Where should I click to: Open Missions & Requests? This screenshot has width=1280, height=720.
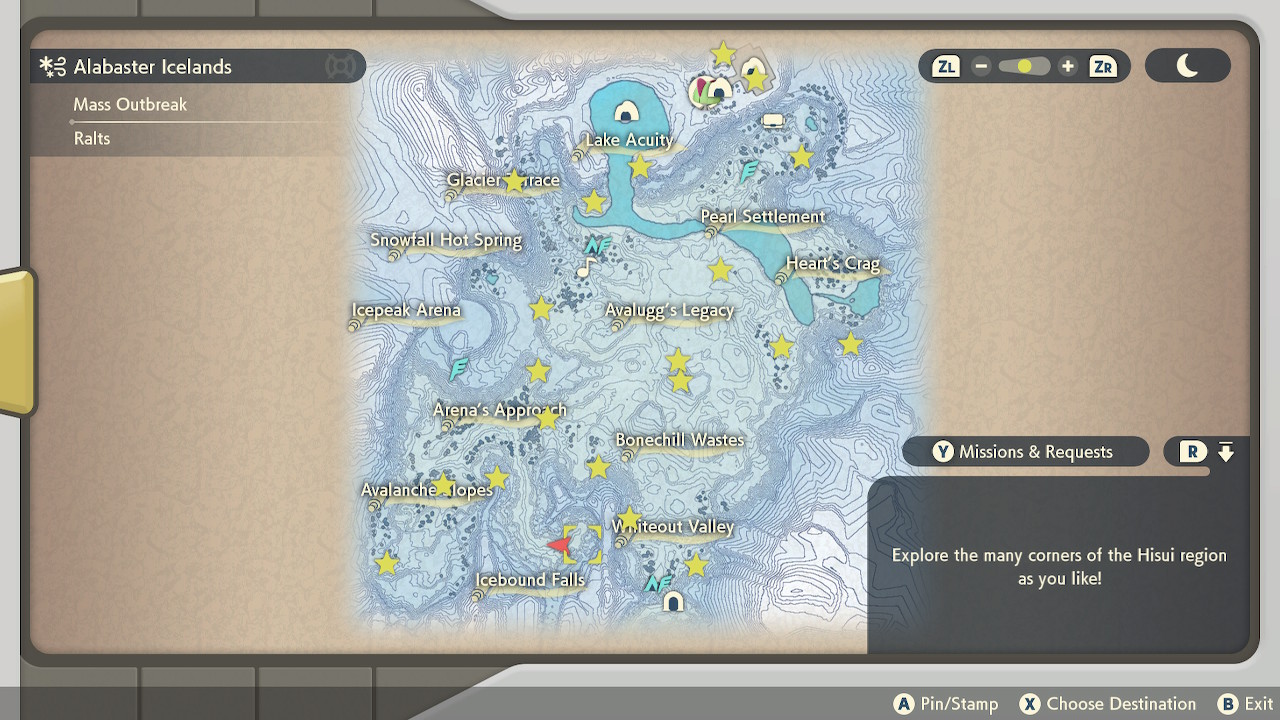[x=1025, y=451]
